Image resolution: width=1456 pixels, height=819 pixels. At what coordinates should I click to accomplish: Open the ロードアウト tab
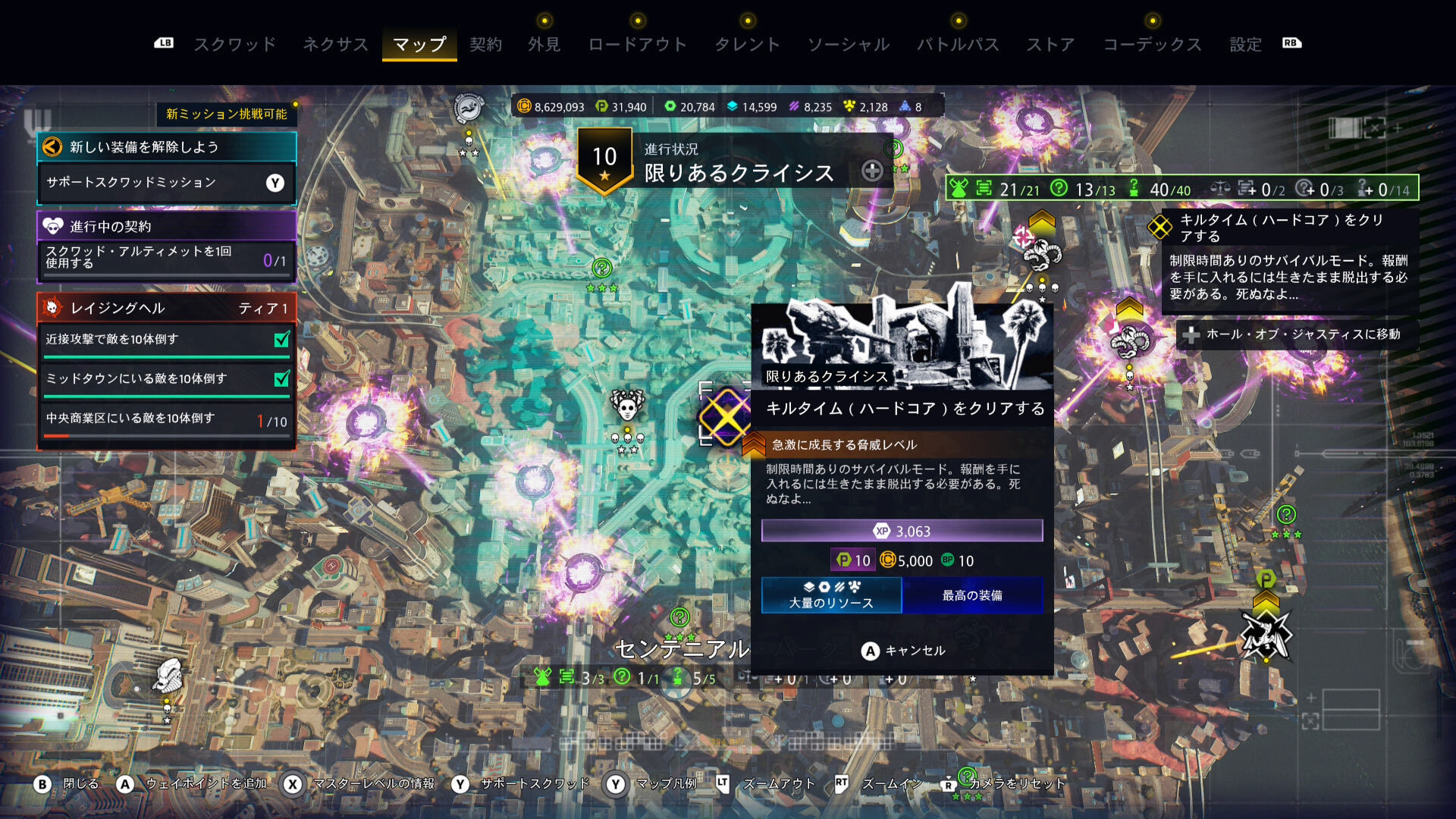click(638, 45)
